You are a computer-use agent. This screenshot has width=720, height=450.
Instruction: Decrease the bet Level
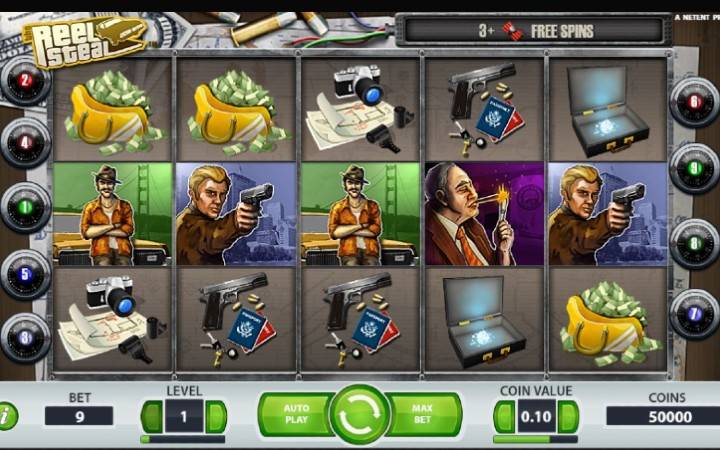tap(152, 416)
